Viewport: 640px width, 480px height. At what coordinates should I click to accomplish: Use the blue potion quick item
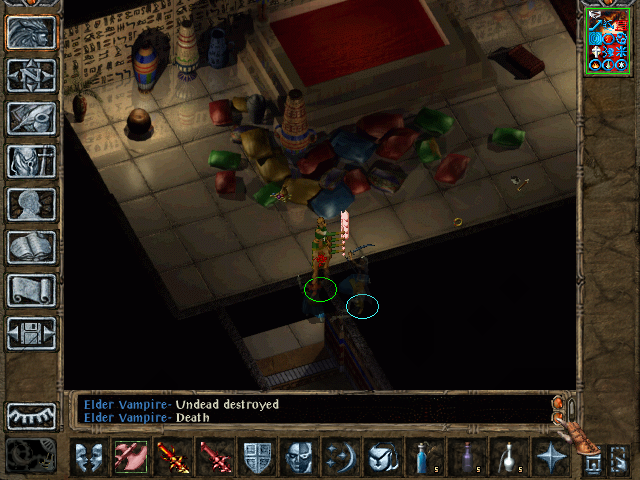point(425,457)
